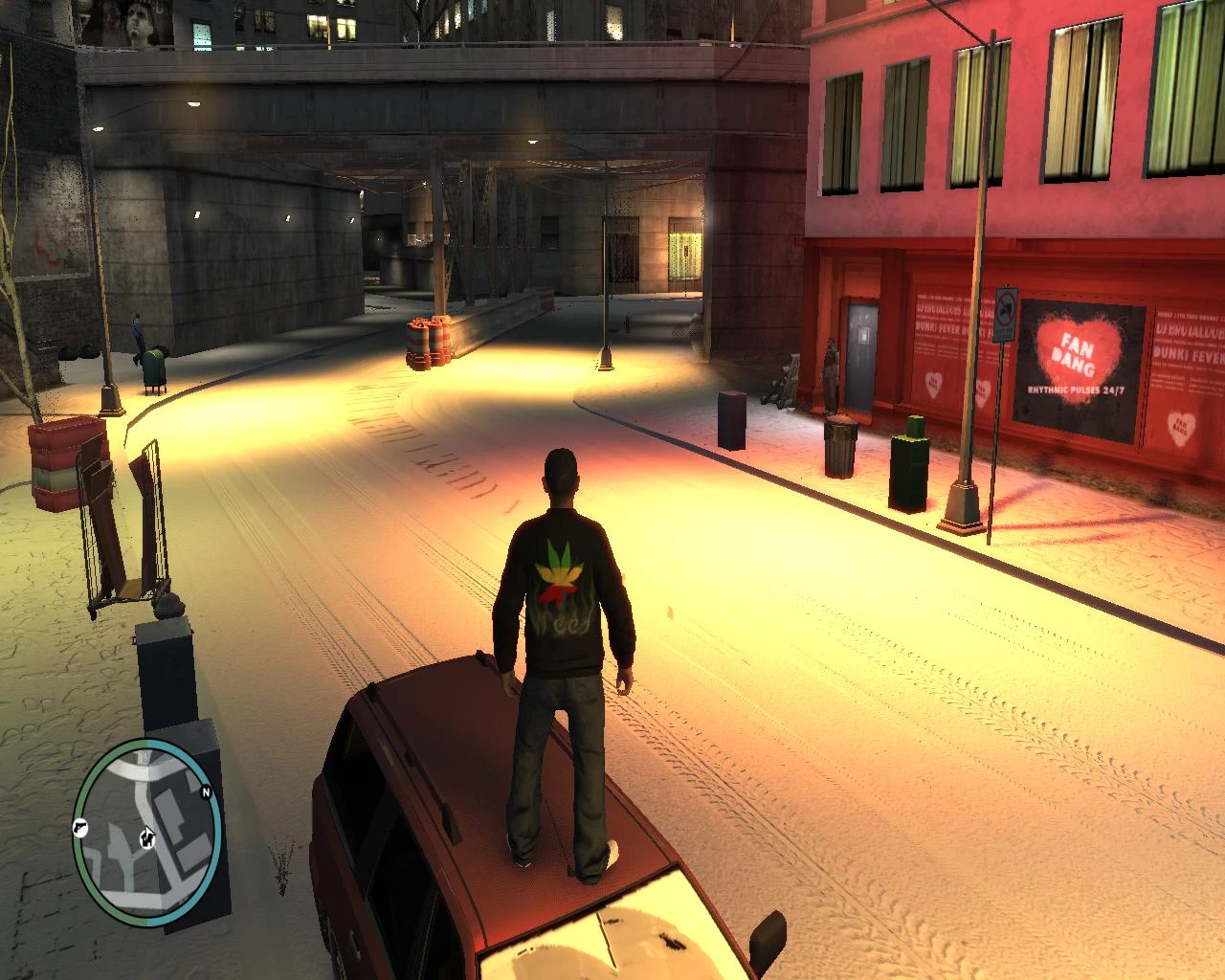Select the pistol gun-shop icon on the minimap

pyautogui.click(x=79, y=828)
